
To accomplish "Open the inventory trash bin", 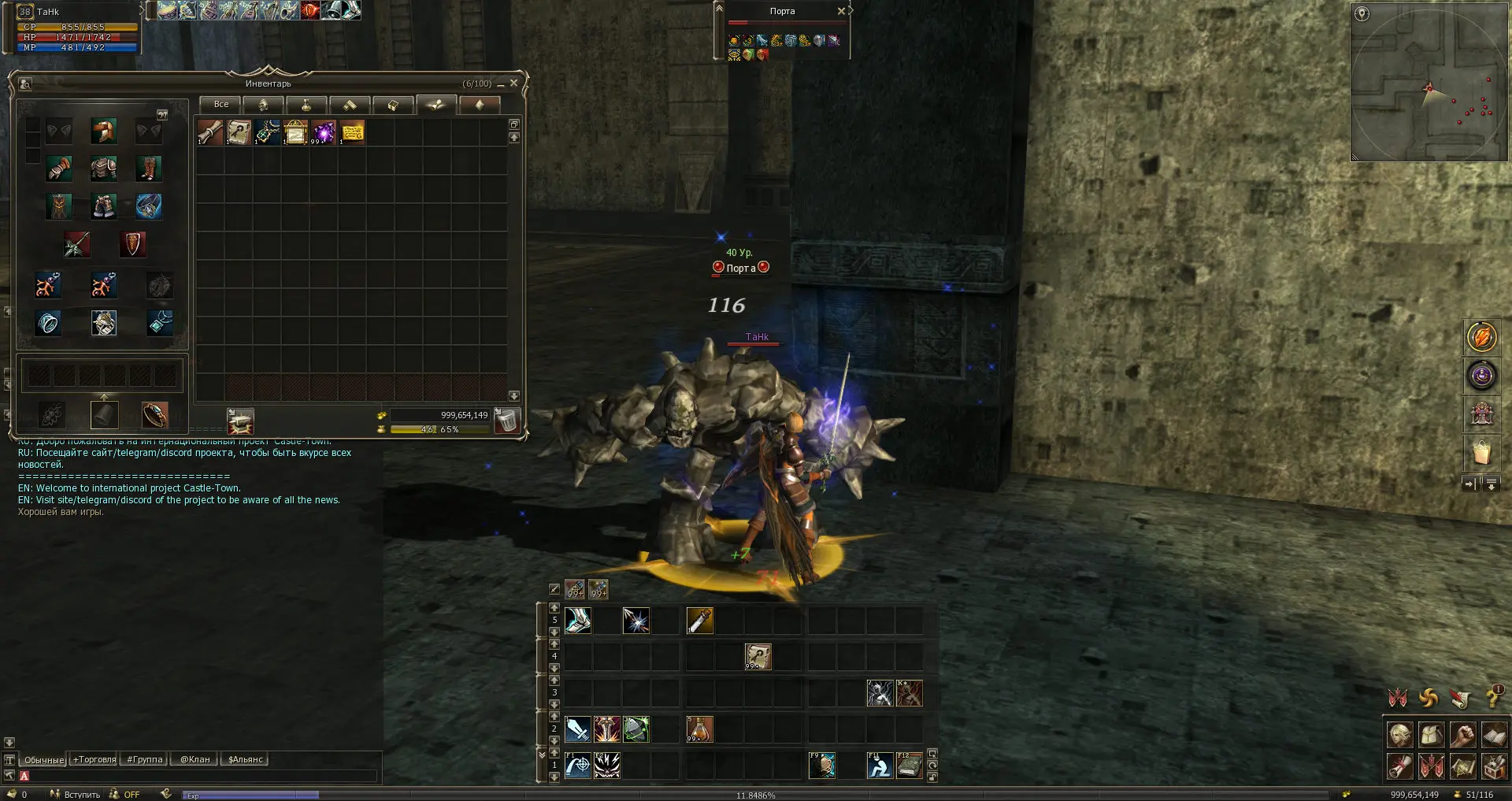I will click(506, 421).
